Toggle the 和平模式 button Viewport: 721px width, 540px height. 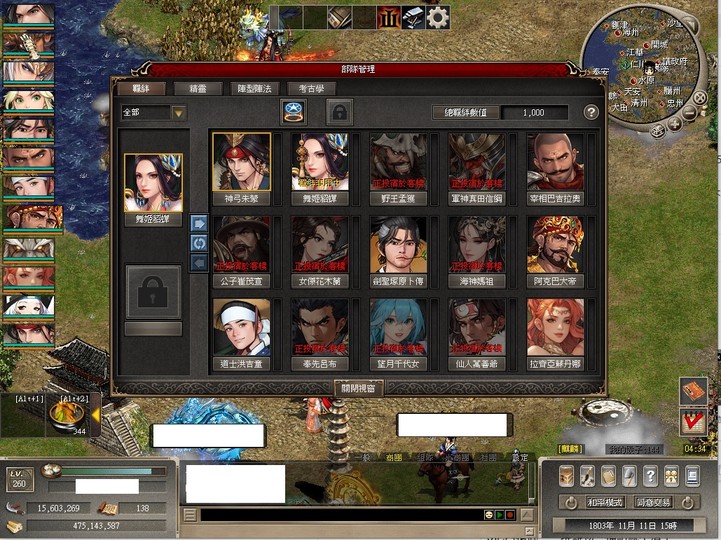click(605, 502)
